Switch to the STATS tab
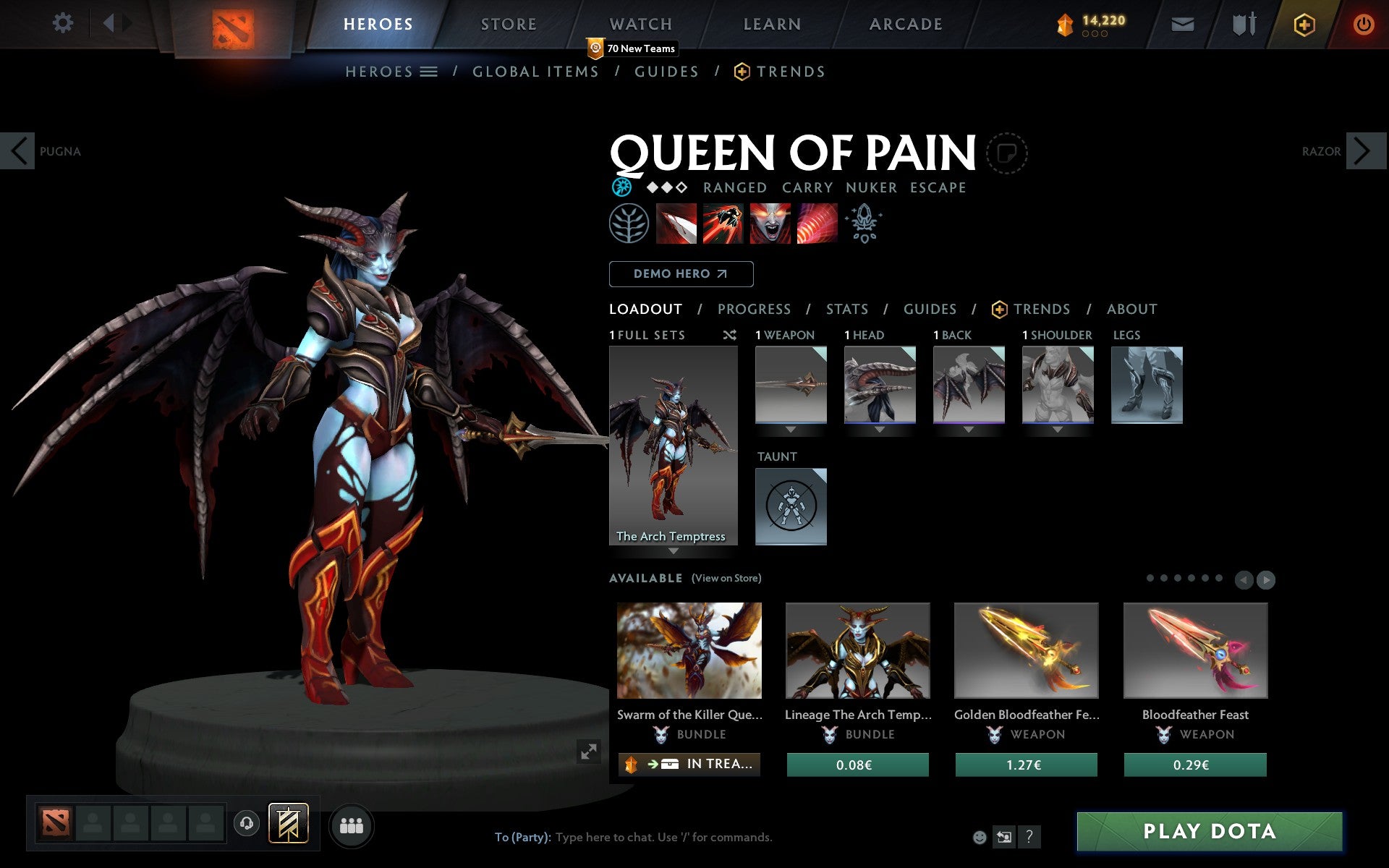 pyautogui.click(x=846, y=309)
